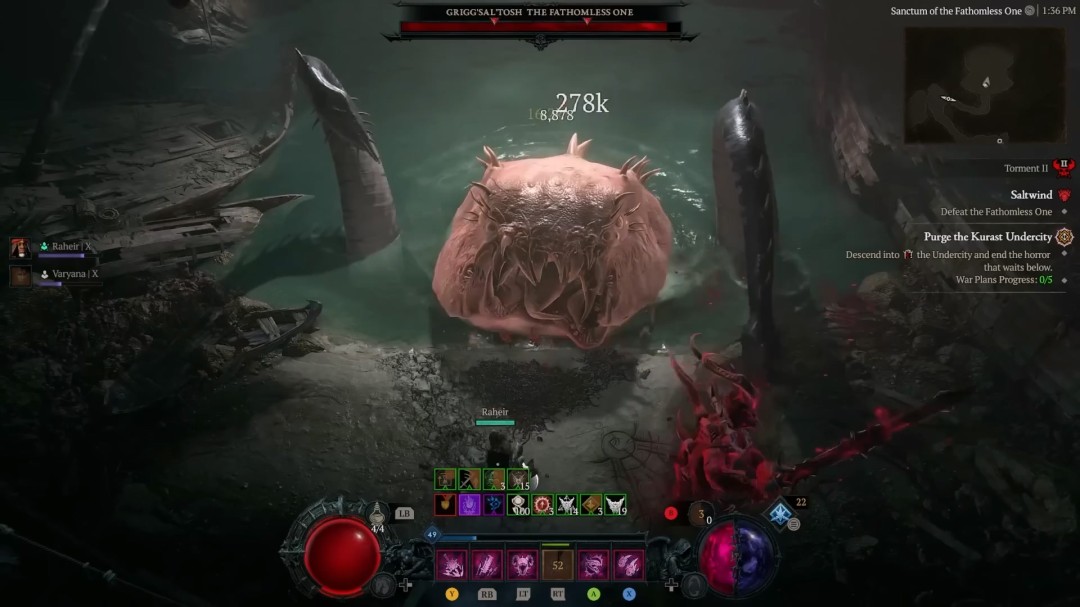Click the Torment II difficulty icon
Viewport: 1080px width, 607px height.
(x=1063, y=168)
